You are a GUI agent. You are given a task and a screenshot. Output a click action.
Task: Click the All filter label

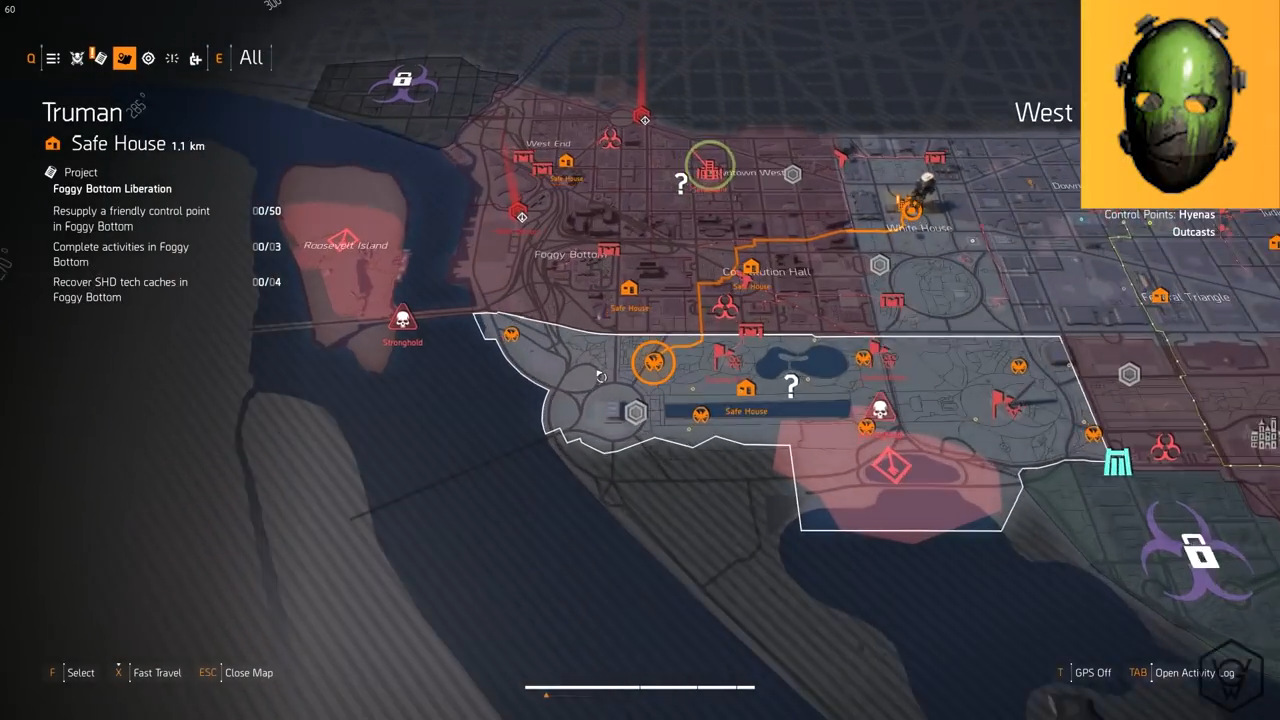click(251, 57)
